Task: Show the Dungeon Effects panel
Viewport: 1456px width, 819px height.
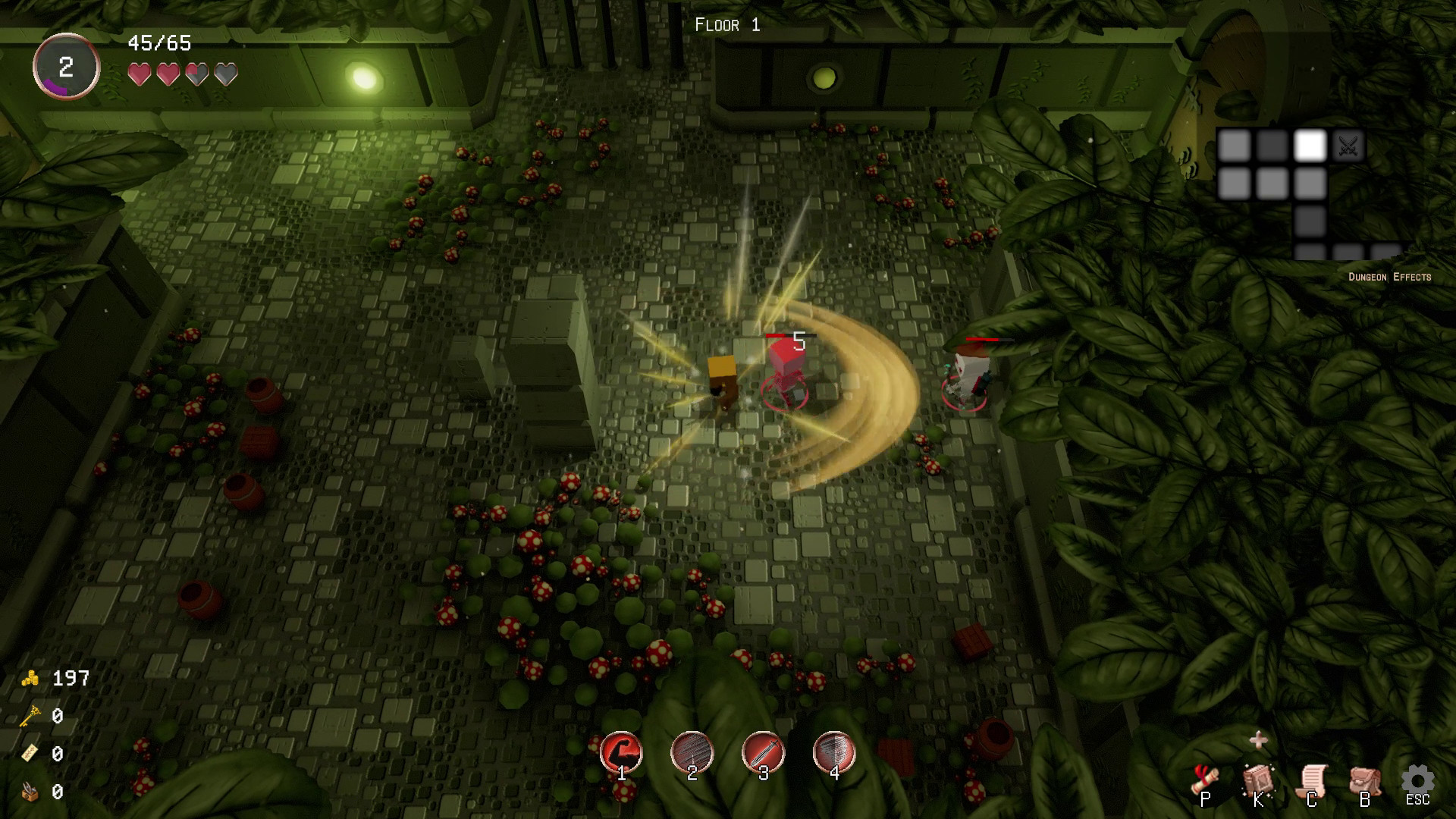Action: (1389, 277)
